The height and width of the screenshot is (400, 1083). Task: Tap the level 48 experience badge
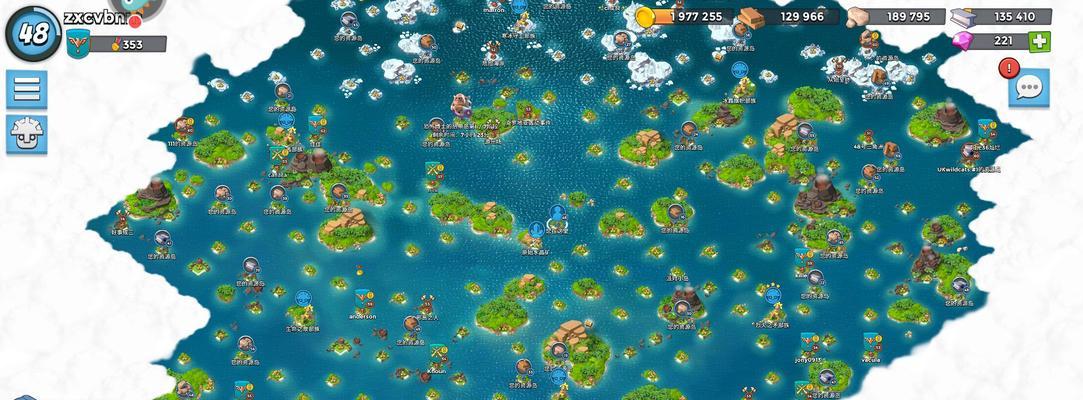33,32
